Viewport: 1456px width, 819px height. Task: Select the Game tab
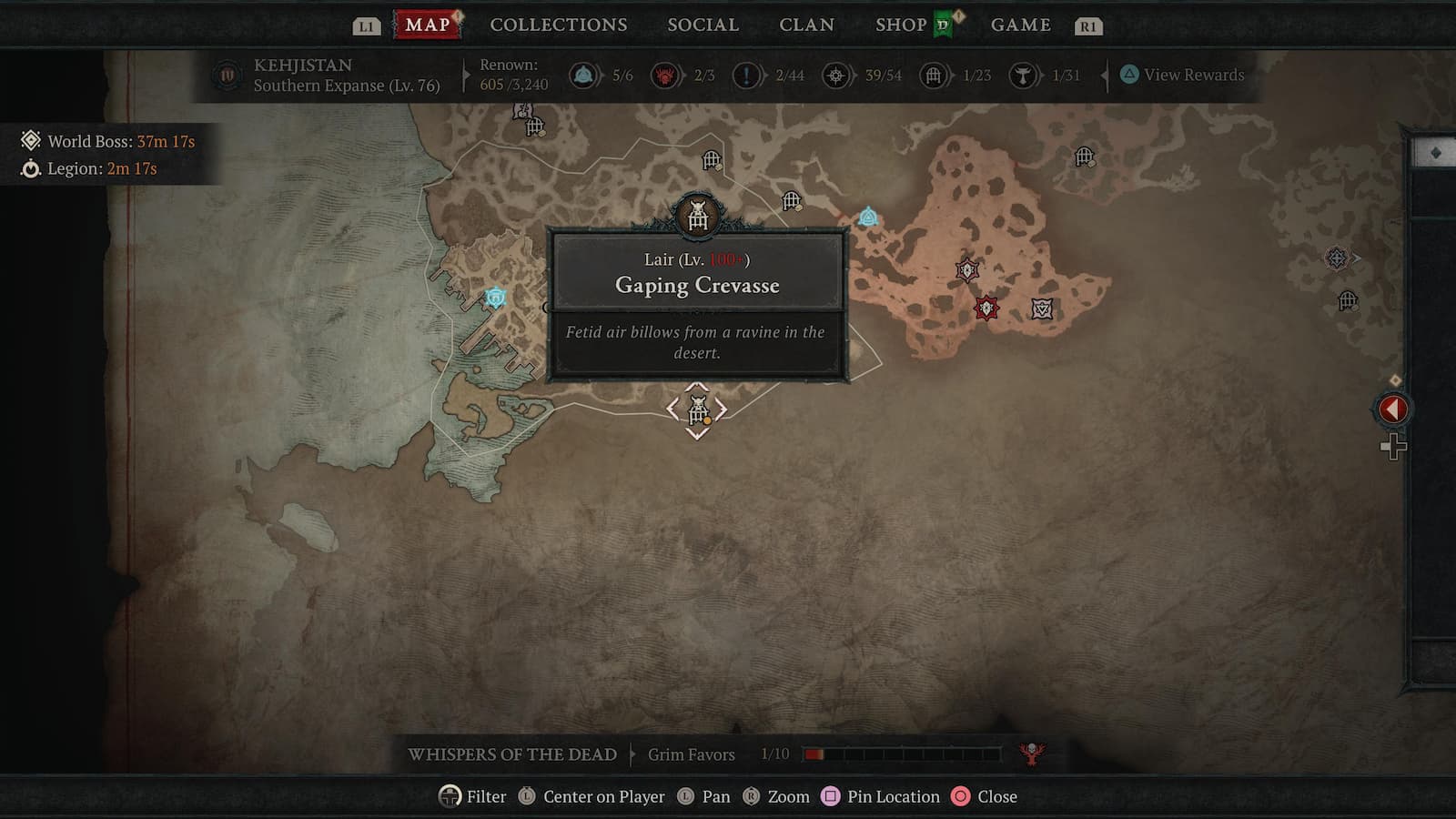click(1020, 25)
